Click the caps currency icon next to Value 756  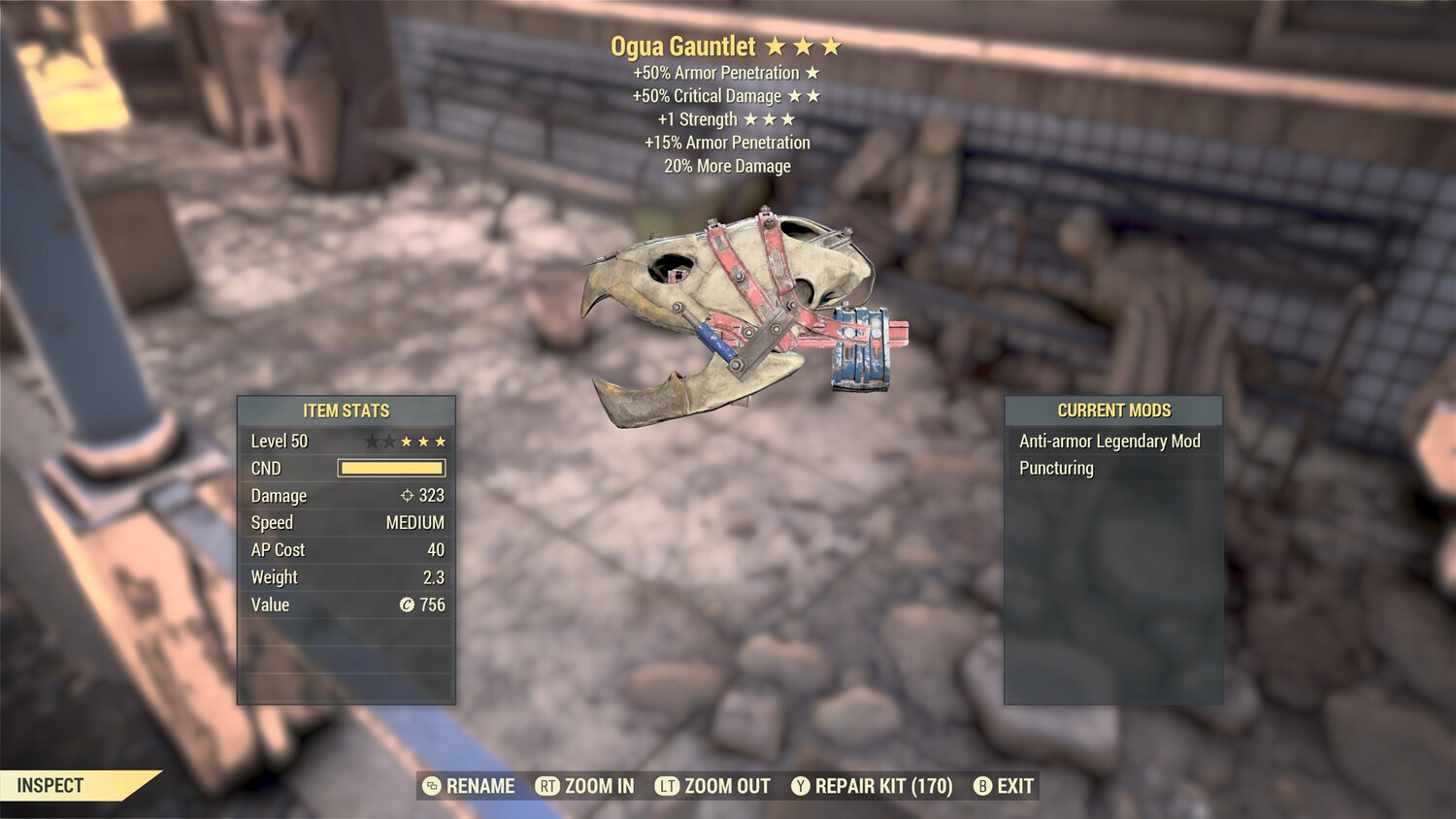tap(407, 605)
